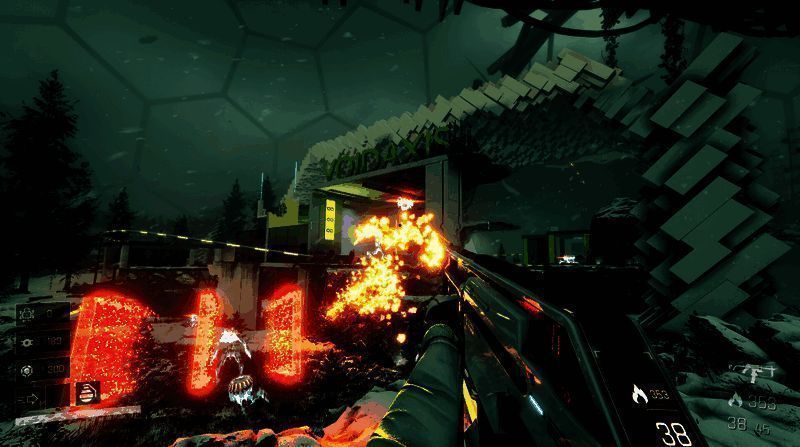Select the grenade item icon

click(x=88, y=390)
